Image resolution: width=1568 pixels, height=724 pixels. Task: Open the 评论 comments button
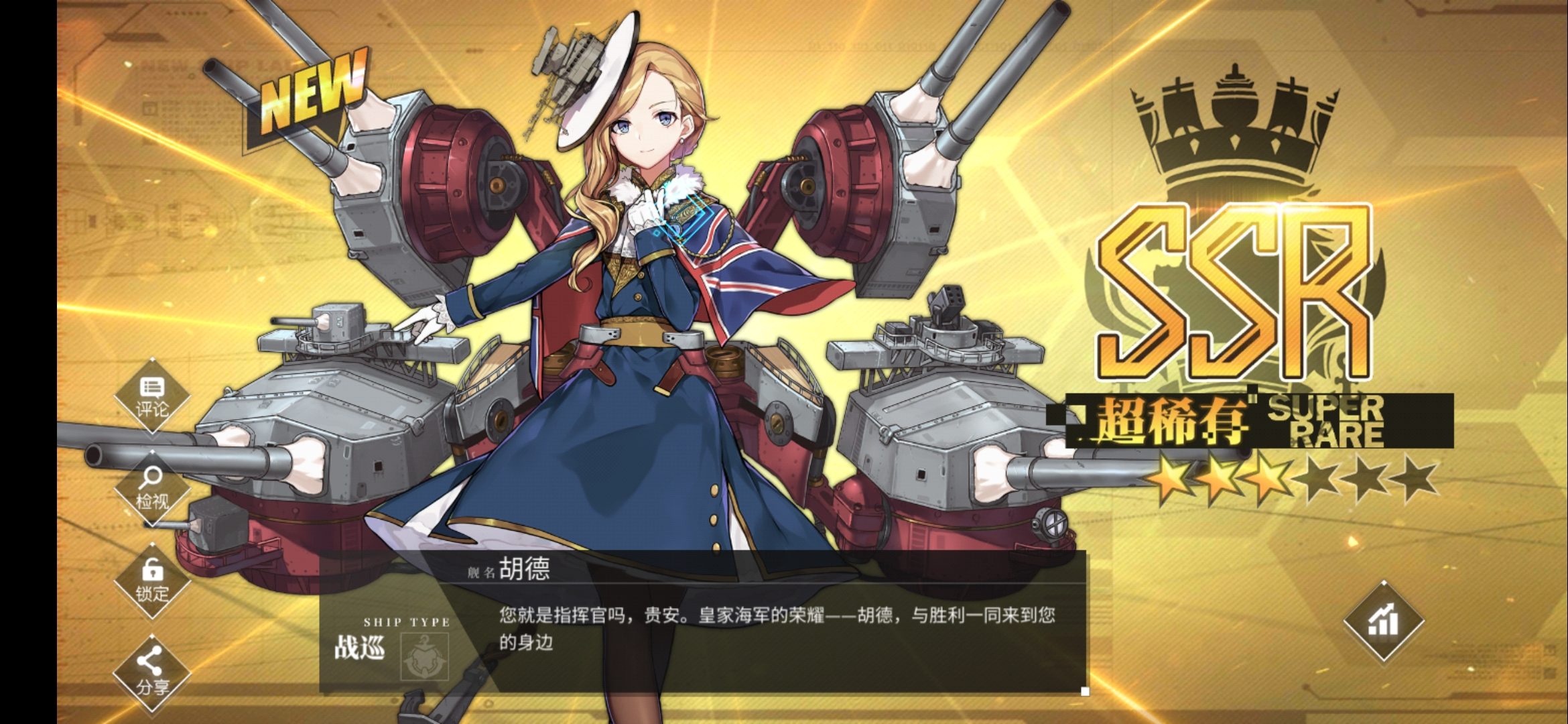(x=152, y=397)
